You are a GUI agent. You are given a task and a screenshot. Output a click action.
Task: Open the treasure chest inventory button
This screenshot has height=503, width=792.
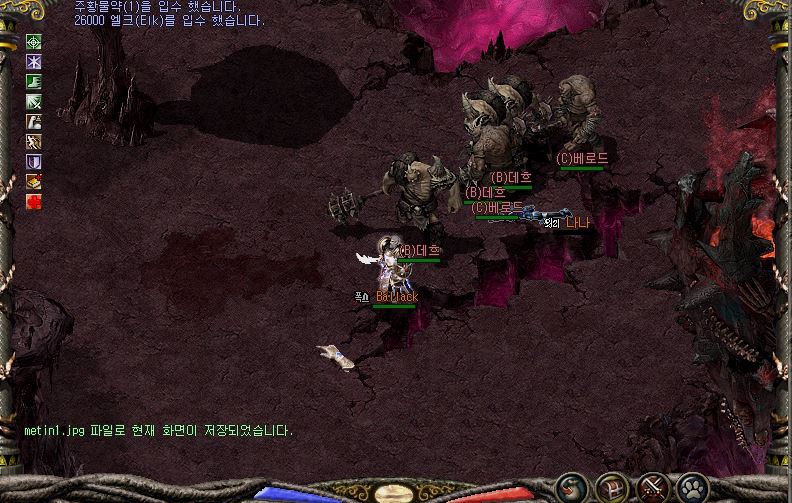coord(611,488)
